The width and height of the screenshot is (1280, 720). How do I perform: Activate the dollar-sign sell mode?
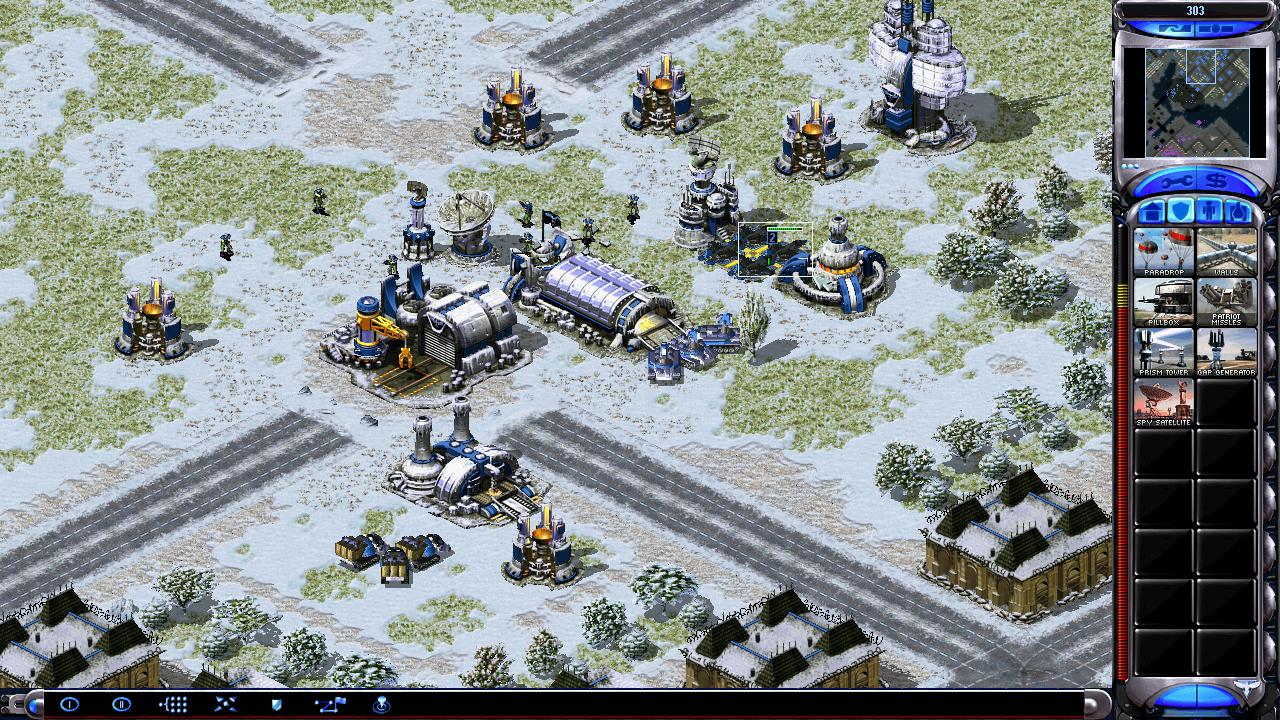click(x=1216, y=181)
